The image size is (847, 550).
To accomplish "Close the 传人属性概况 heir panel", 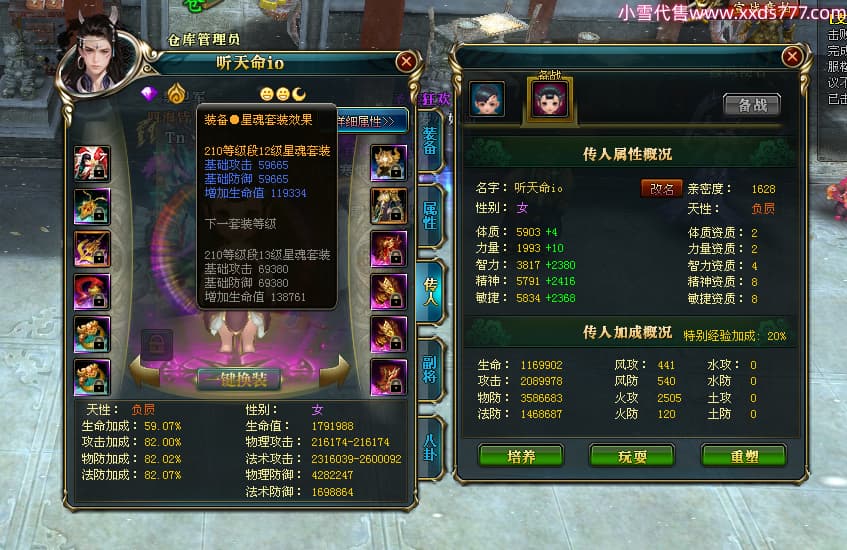I will (x=792, y=56).
